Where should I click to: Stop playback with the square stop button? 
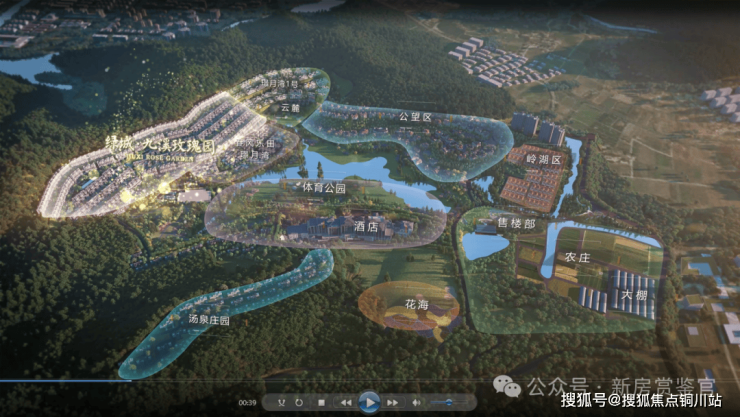click(321, 403)
